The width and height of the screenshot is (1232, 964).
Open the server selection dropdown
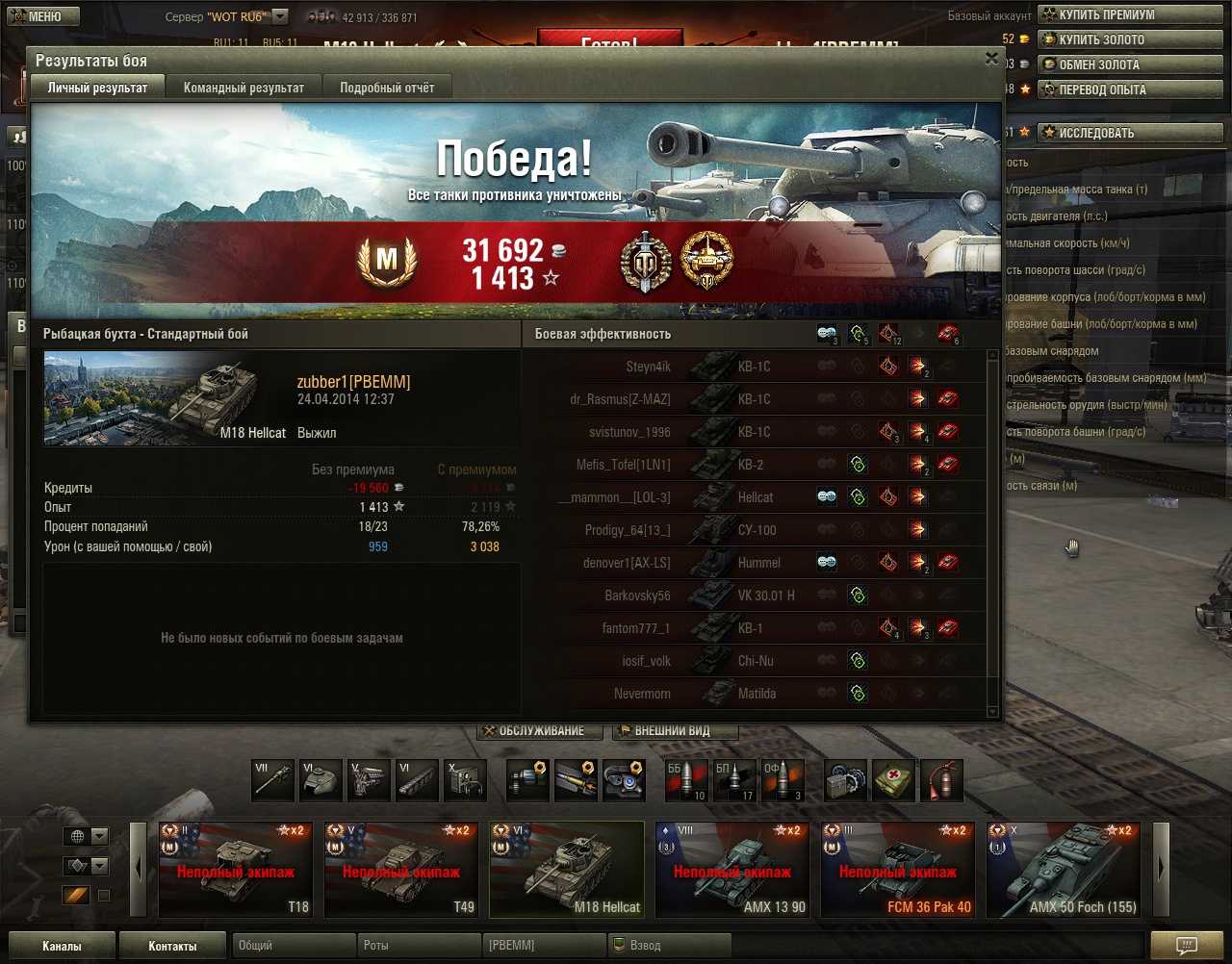pyautogui.click(x=280, y=16)
